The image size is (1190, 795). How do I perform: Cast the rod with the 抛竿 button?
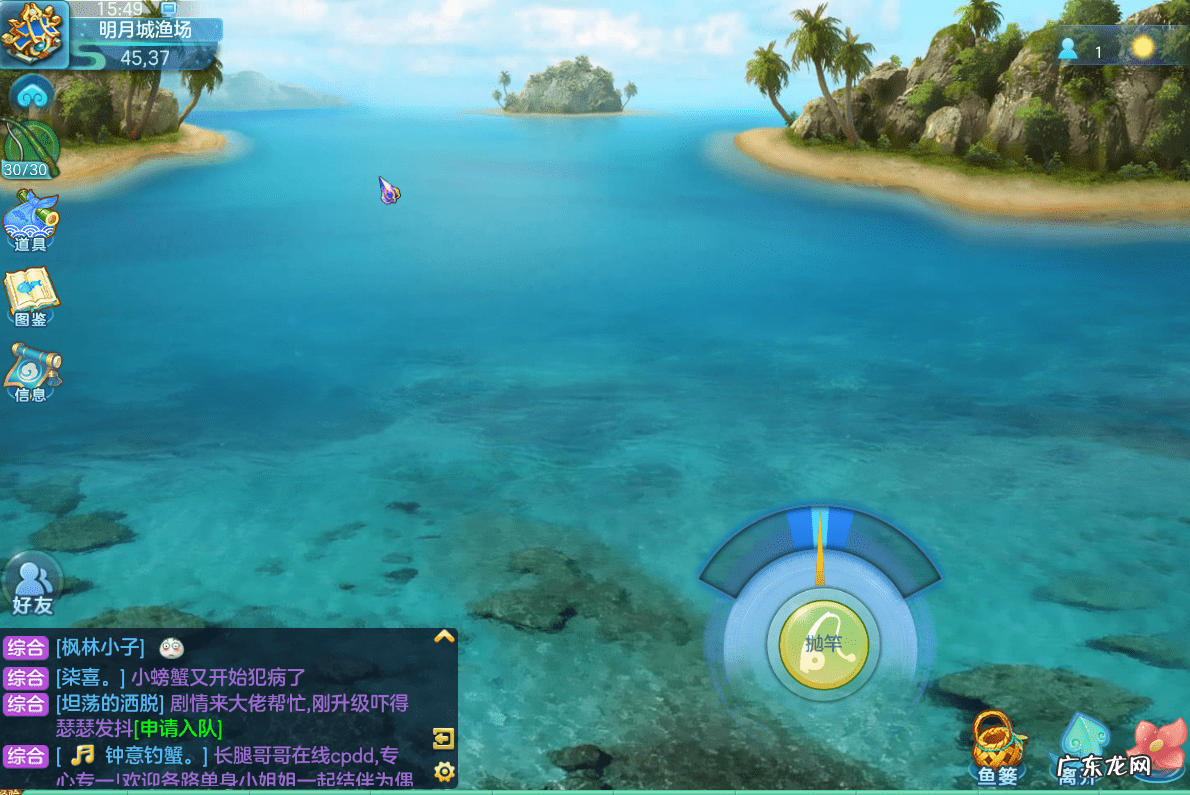point(823,645)
